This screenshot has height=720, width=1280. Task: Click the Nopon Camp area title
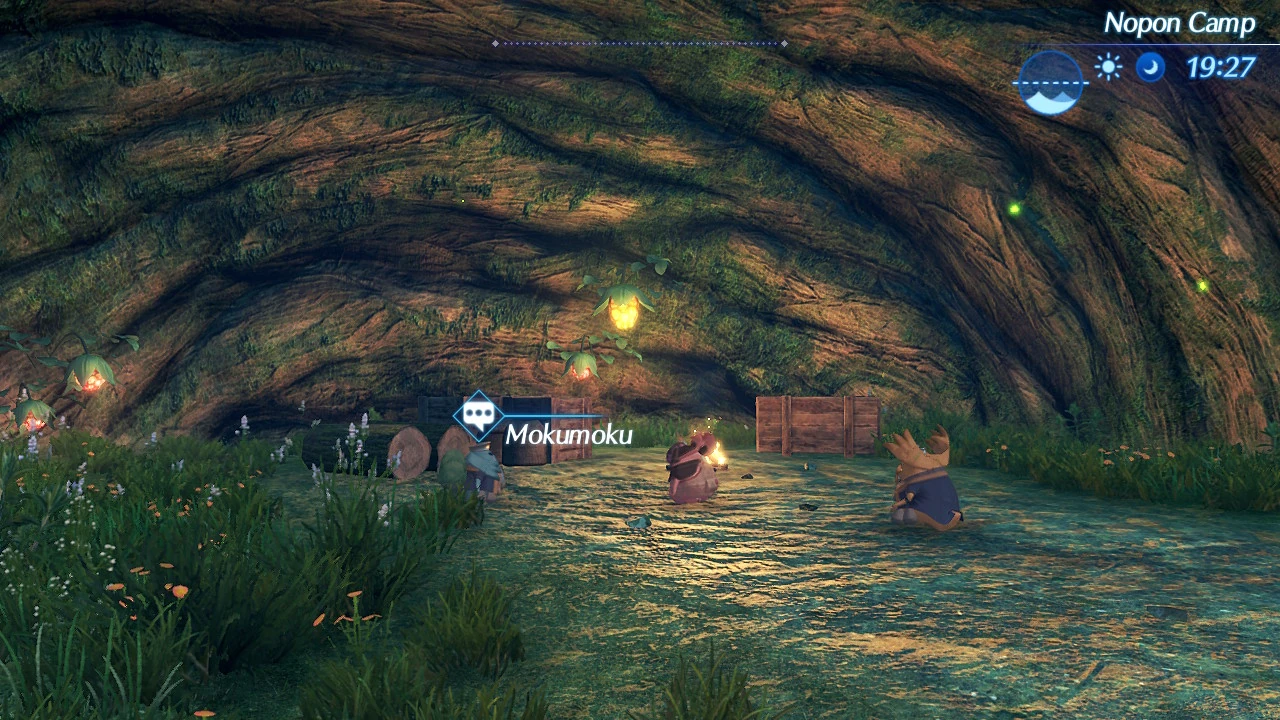tap(1179, 22)
